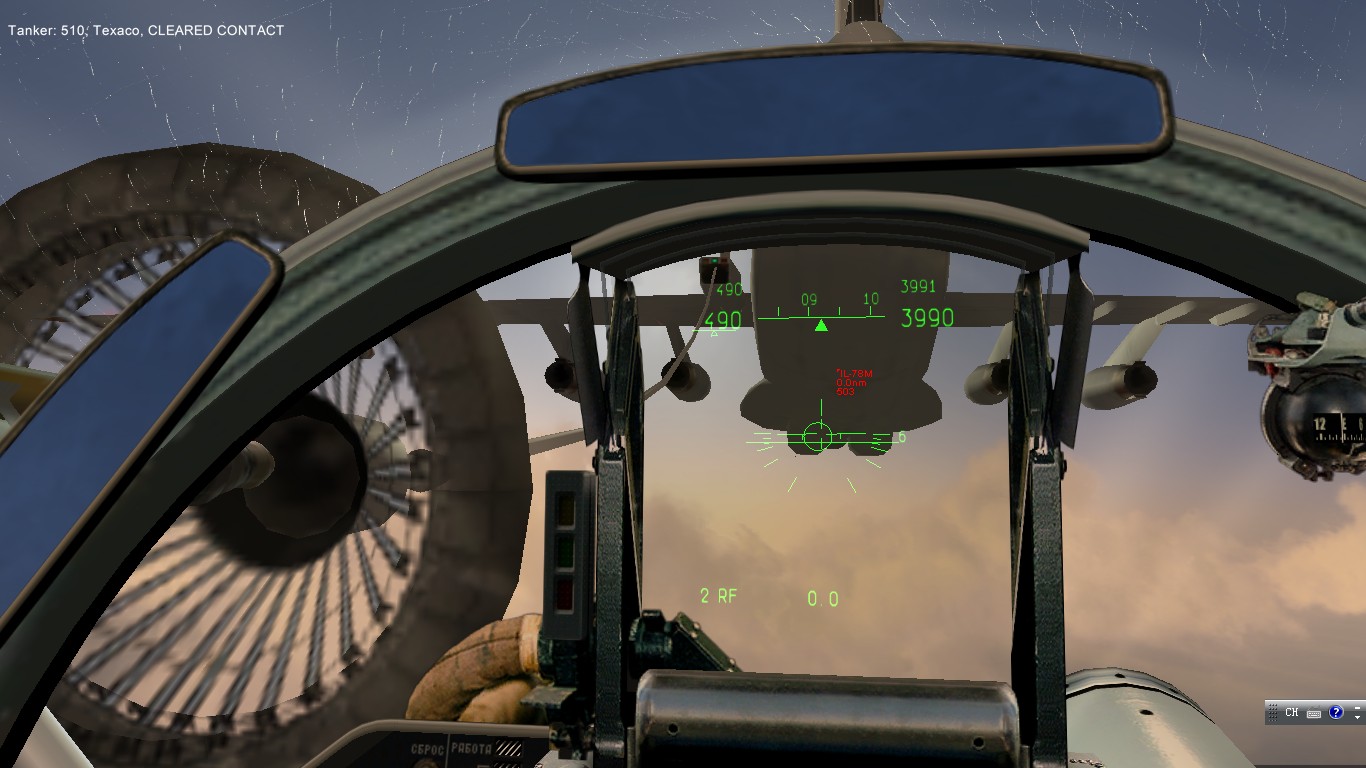Click the 2 RF mode indicator on the HUD
This screenshot has height=768, width=1366.
pyautogui.click(x=717, y=596)
